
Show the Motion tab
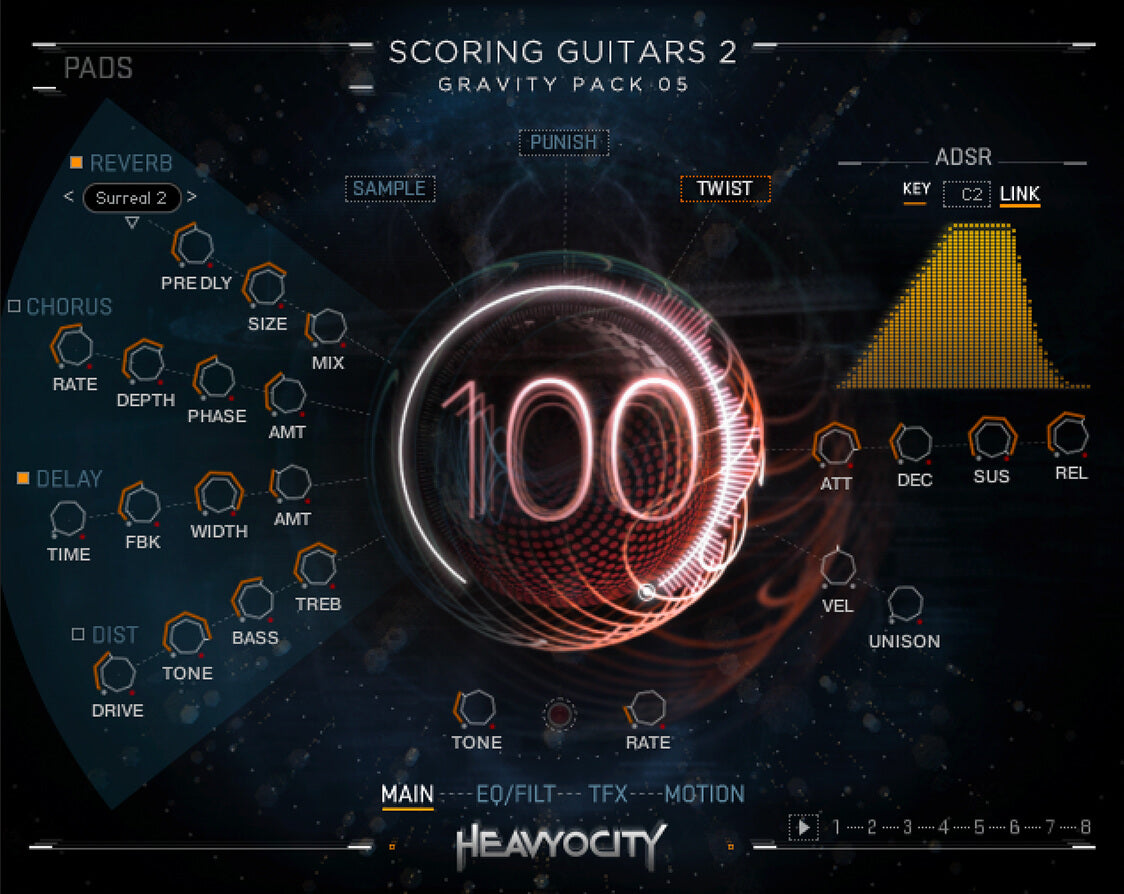click(705, 794)
